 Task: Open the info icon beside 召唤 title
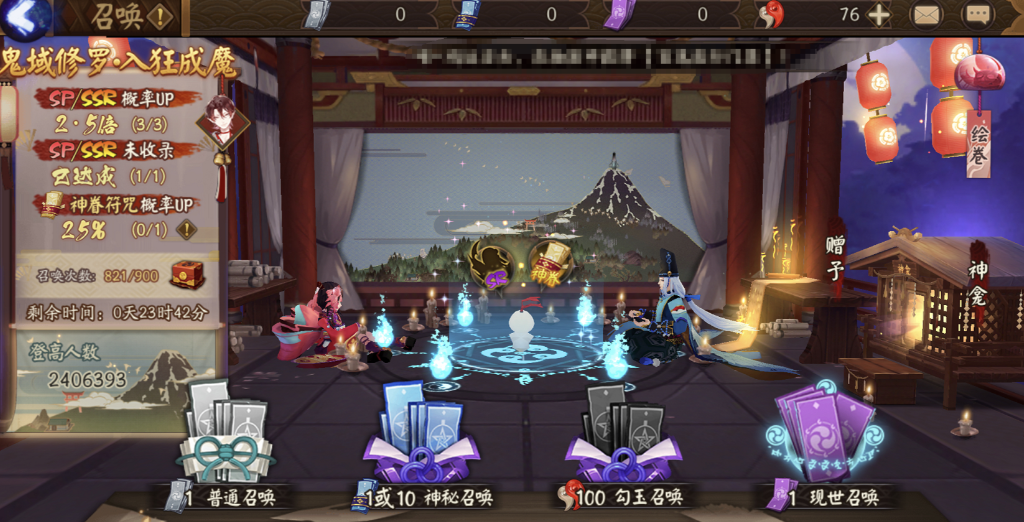(x=160, y=16)
